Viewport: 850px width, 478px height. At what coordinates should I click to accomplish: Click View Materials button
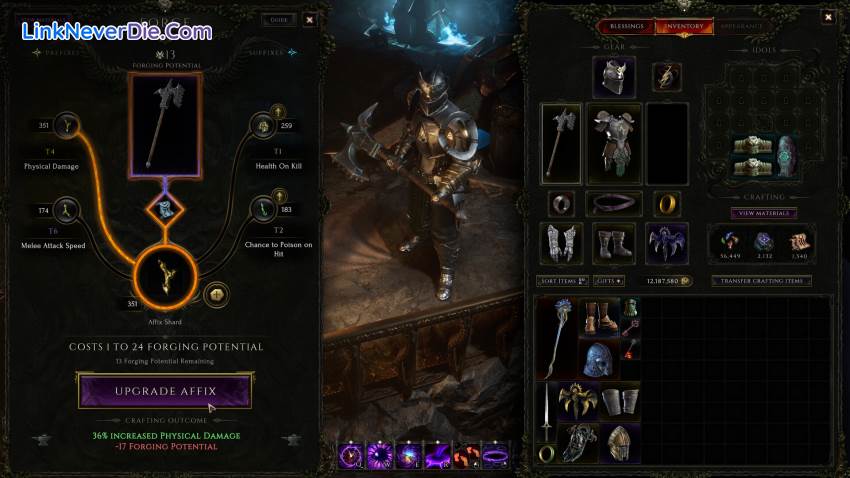(x=763, y=213)
